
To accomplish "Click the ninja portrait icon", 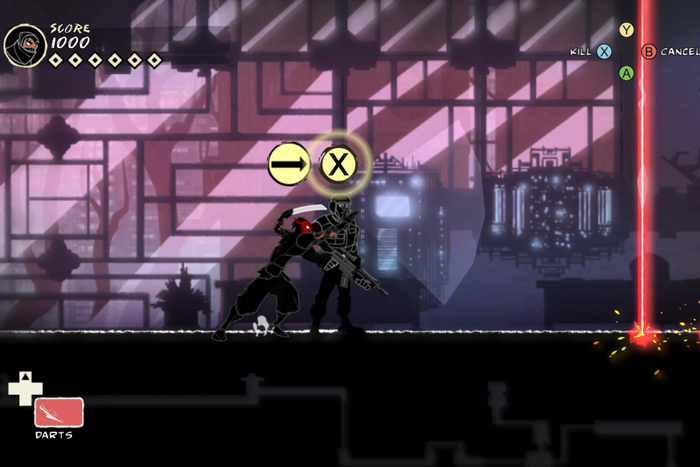I will [22, 46].
